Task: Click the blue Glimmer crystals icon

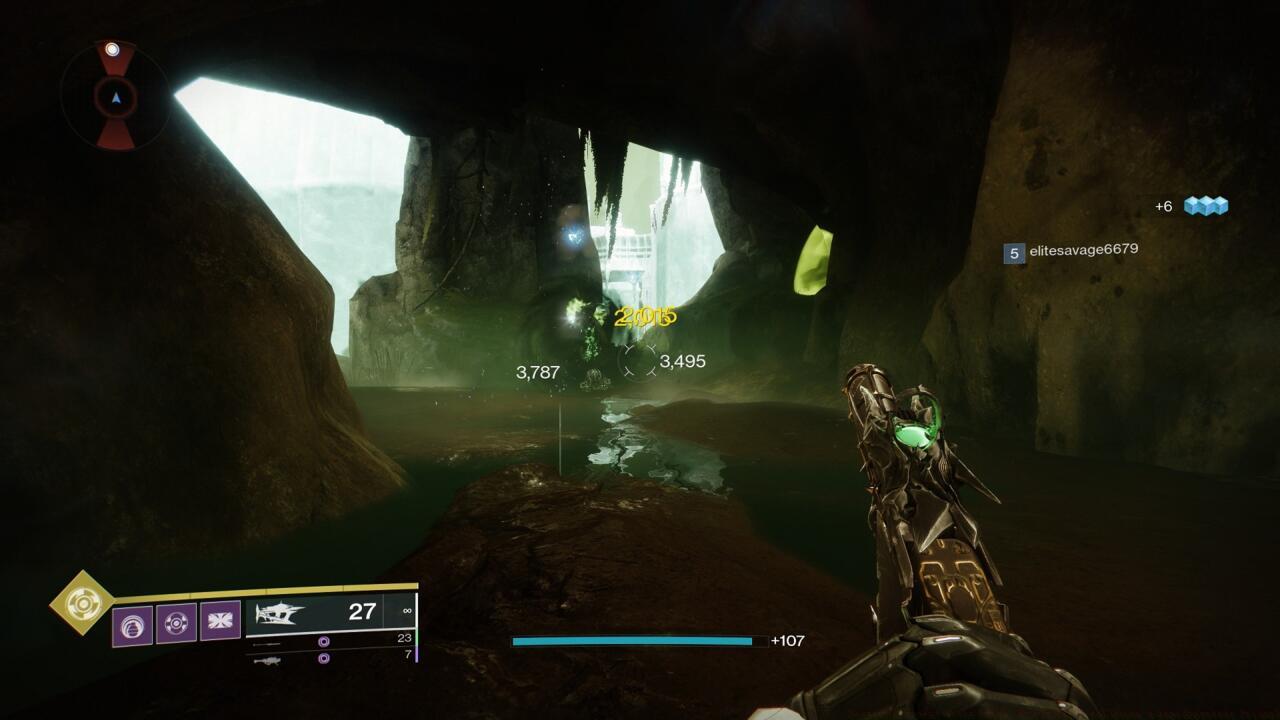Action: click(1205, 207)
